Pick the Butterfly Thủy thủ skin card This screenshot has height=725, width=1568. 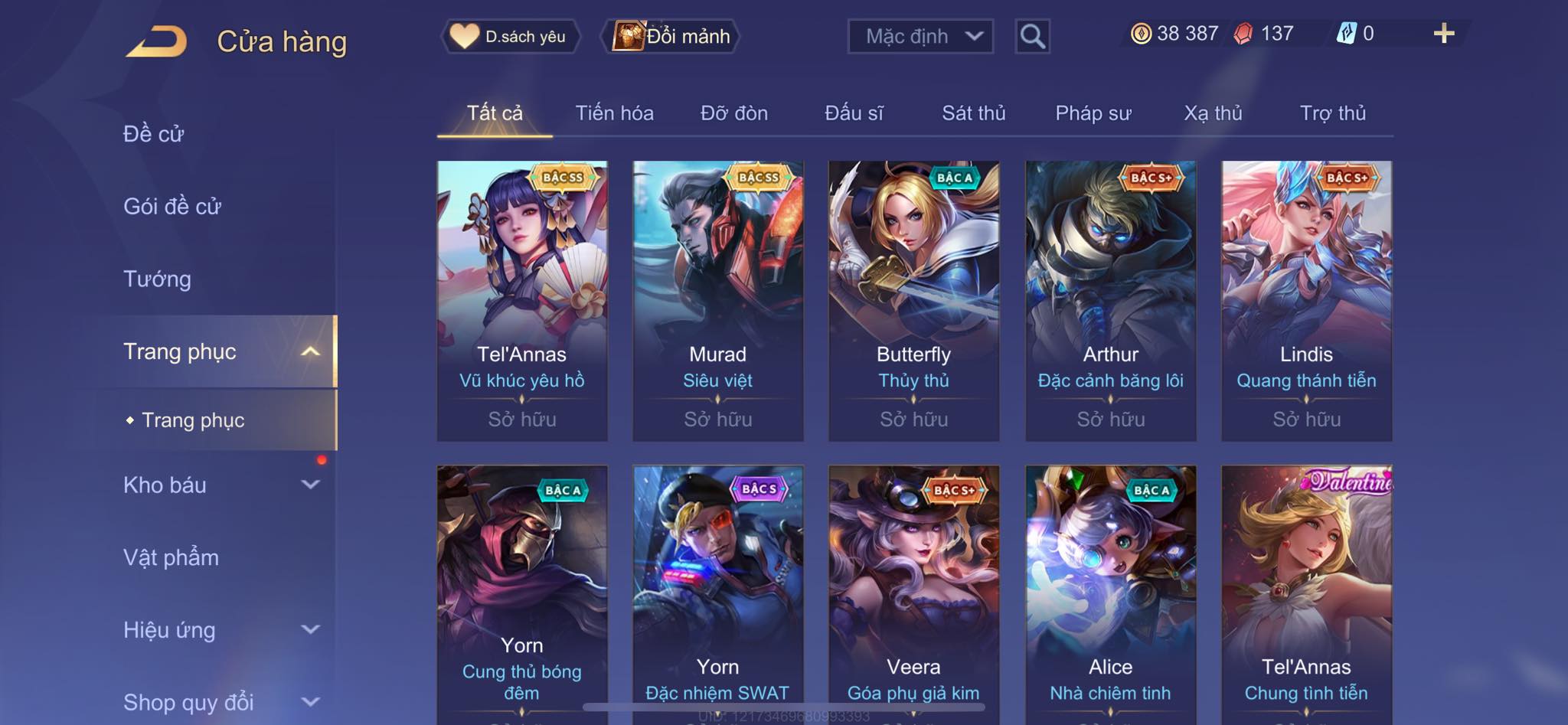913,300
